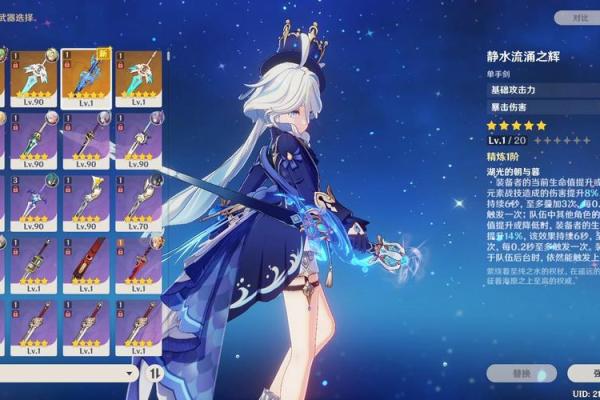Toggle the sort order arrows button

pyautogui.click(x=156, y=372)
